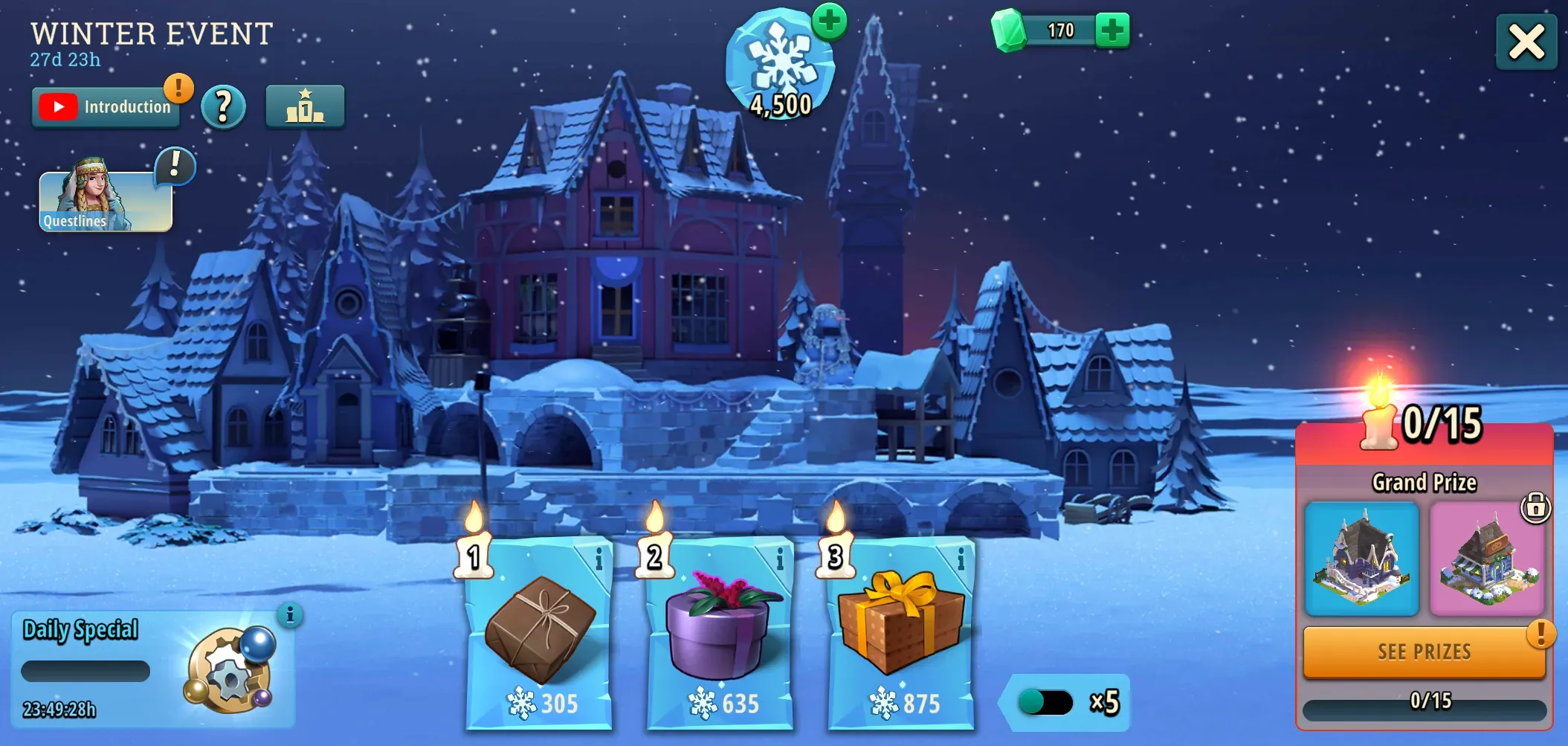Show info for the Daily Special
Viewport: 1568px width, 746px height.
[x=290, y=614]
